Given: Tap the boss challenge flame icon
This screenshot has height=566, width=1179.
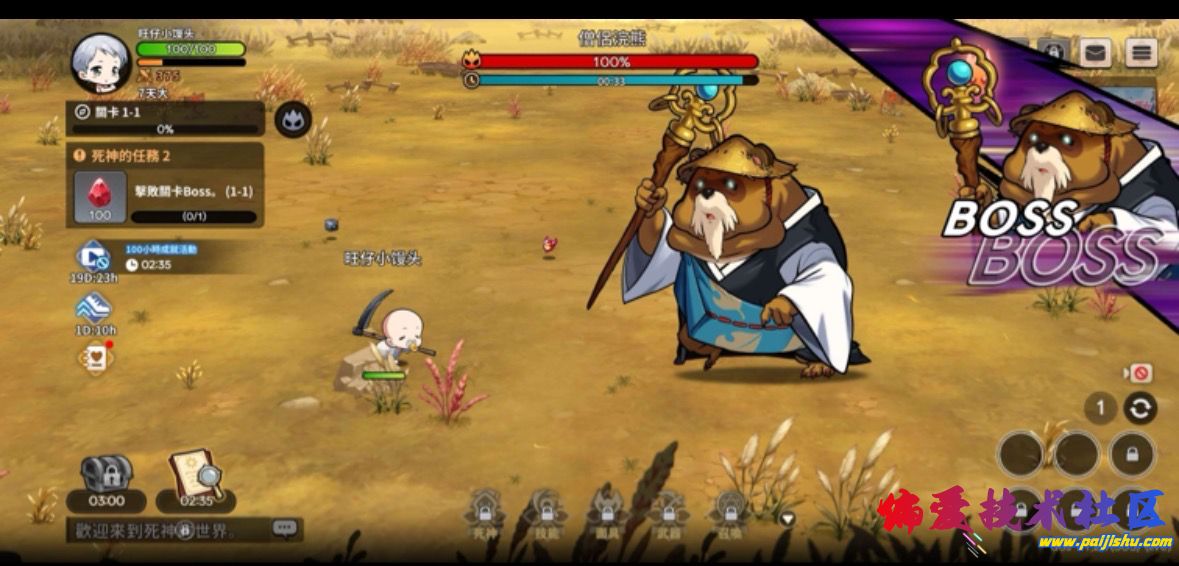Looking at the screenshot, I should [293, 120].
